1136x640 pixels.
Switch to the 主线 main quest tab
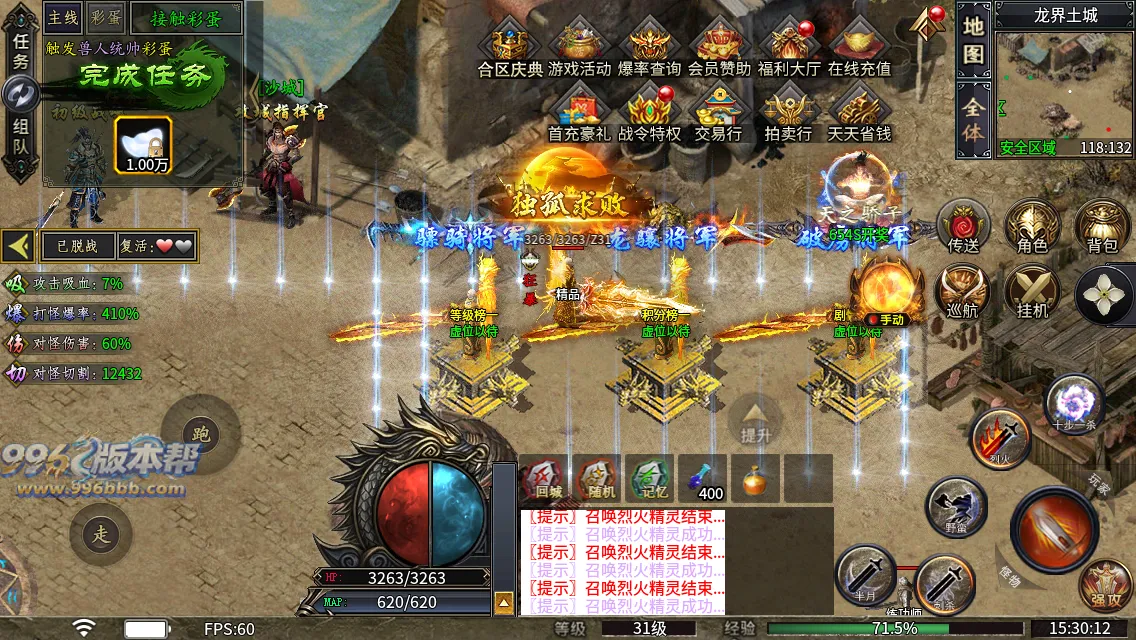tap(63, 17)
